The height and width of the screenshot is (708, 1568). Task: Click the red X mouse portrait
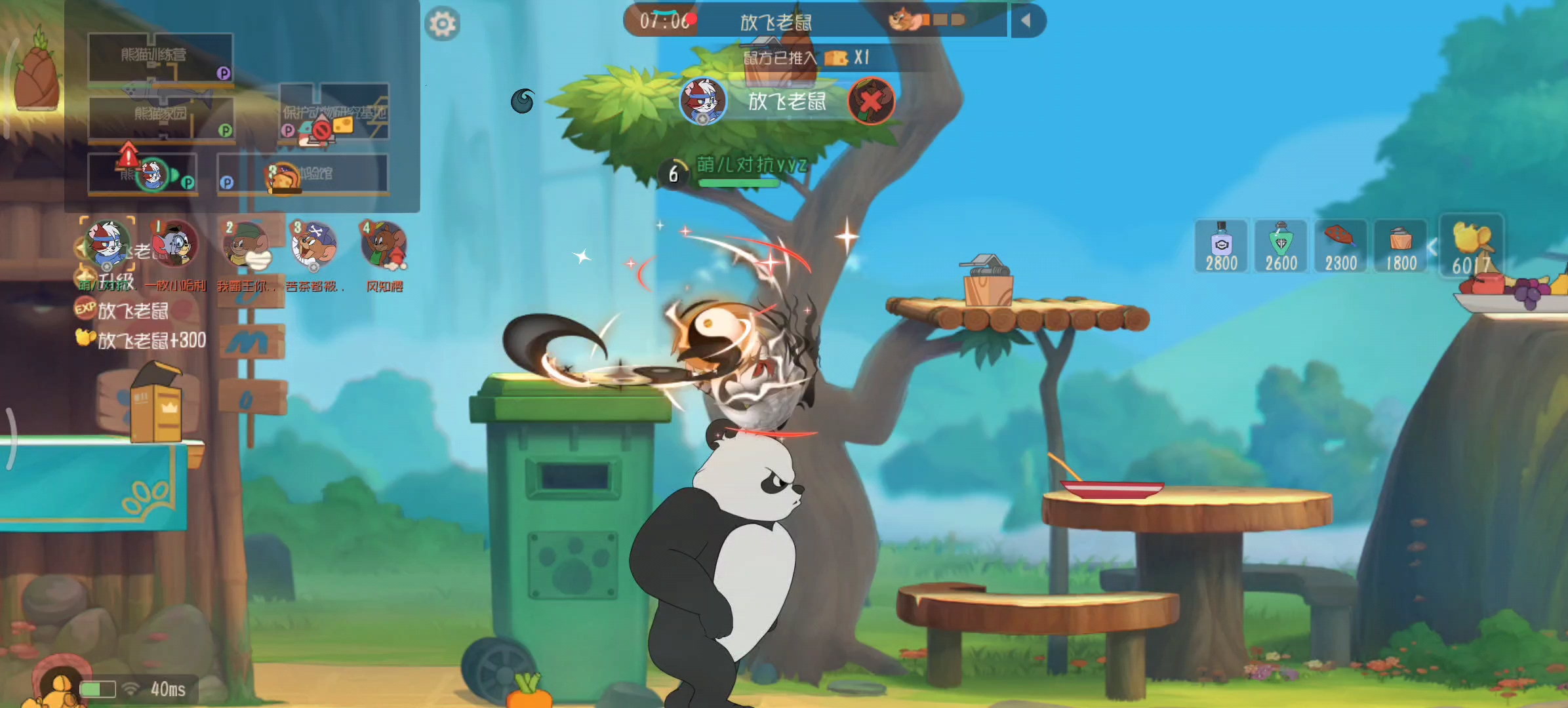point(871,101)
